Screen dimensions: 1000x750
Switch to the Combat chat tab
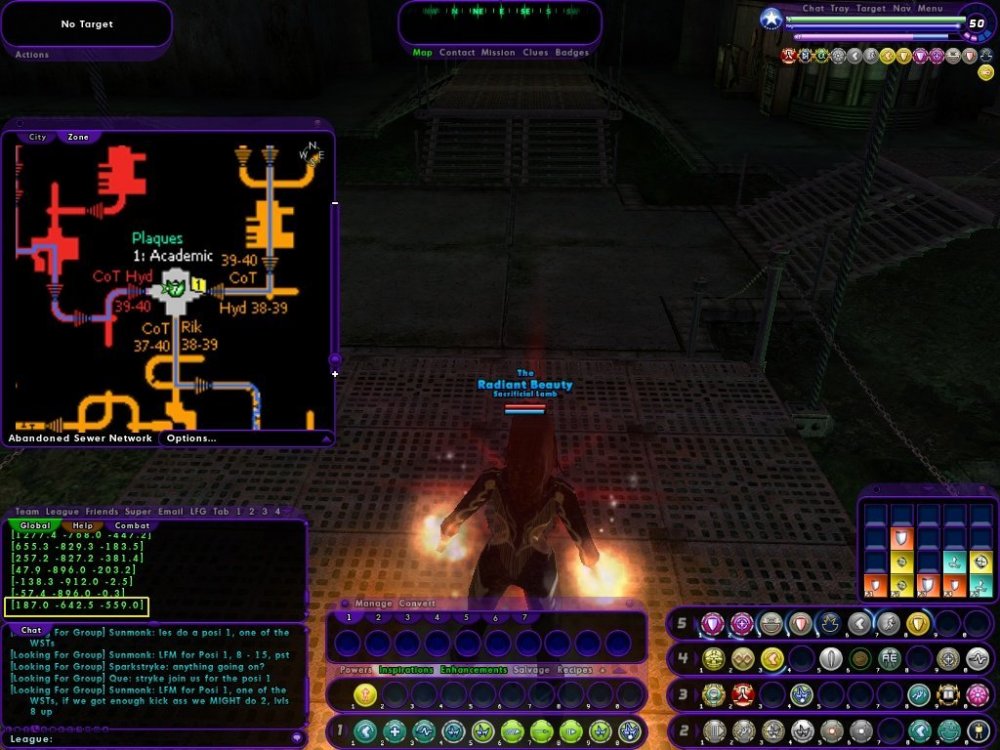(132, 525)
